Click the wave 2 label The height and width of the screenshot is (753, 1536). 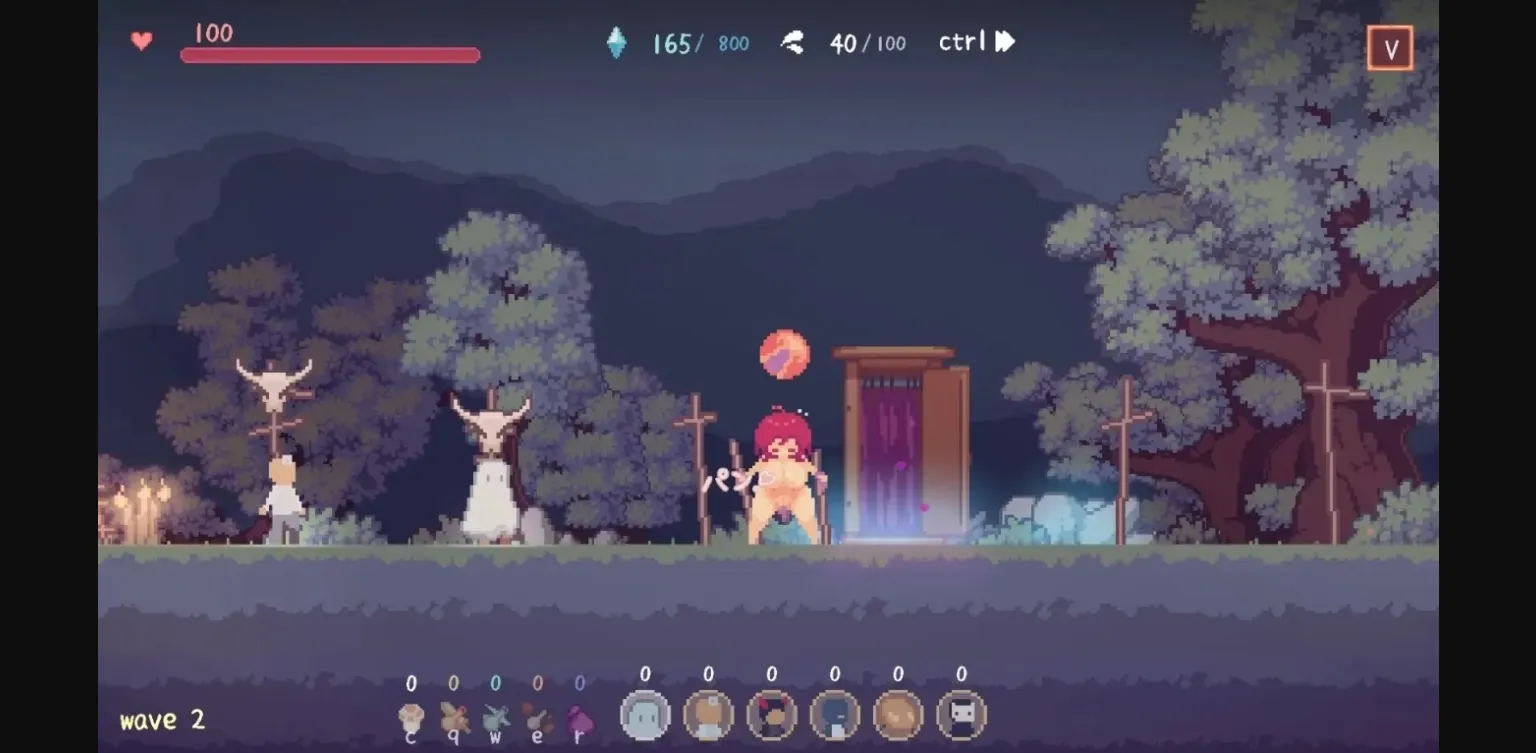[x=161, y=719]
